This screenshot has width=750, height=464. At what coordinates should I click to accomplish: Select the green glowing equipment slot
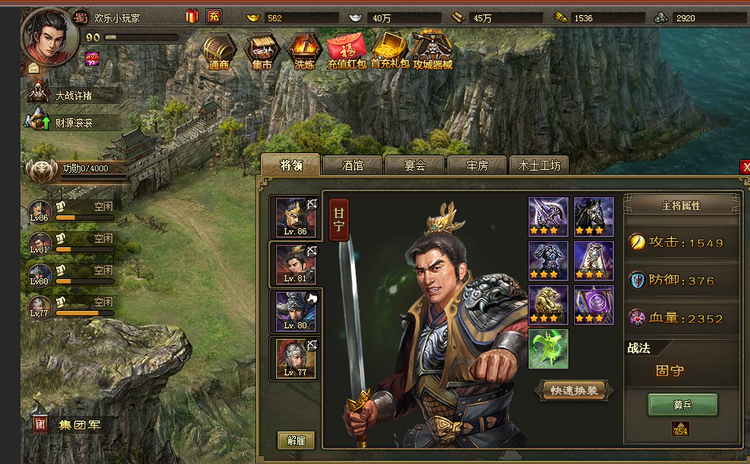[x=548, y=349]
